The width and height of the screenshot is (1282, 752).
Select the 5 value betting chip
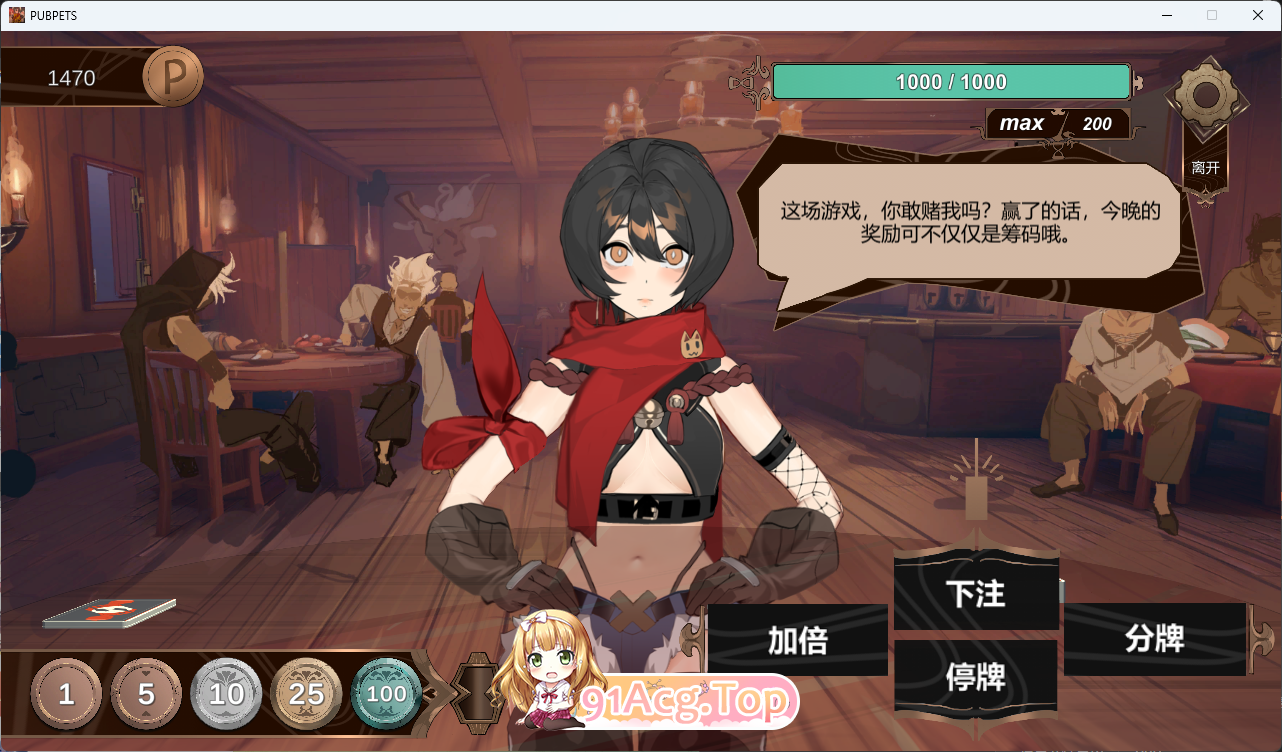(x=146, y=694)
